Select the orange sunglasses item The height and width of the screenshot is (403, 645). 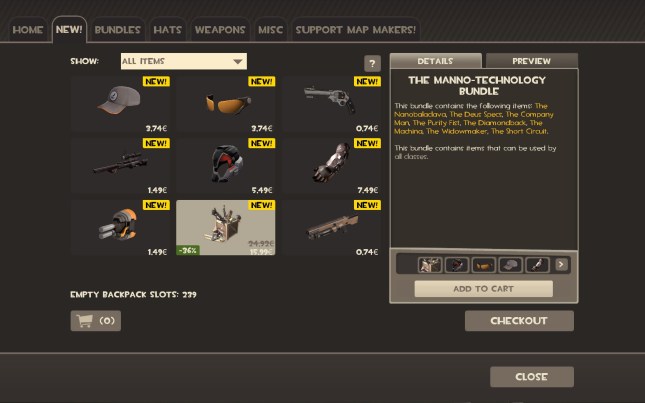[x=227, y=104]
